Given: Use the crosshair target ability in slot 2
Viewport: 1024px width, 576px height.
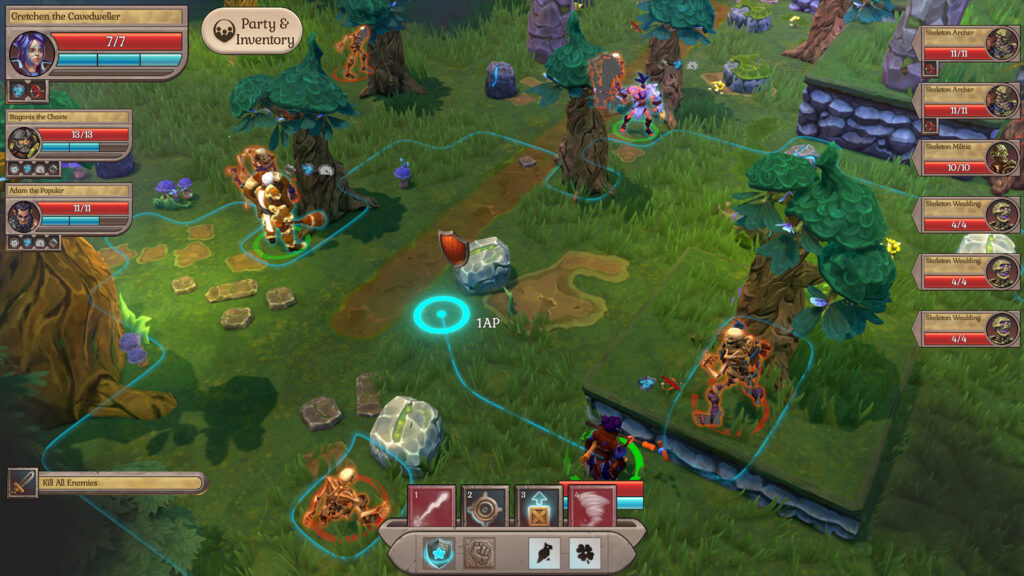Looking at the screenshot, I should point(486,507).
